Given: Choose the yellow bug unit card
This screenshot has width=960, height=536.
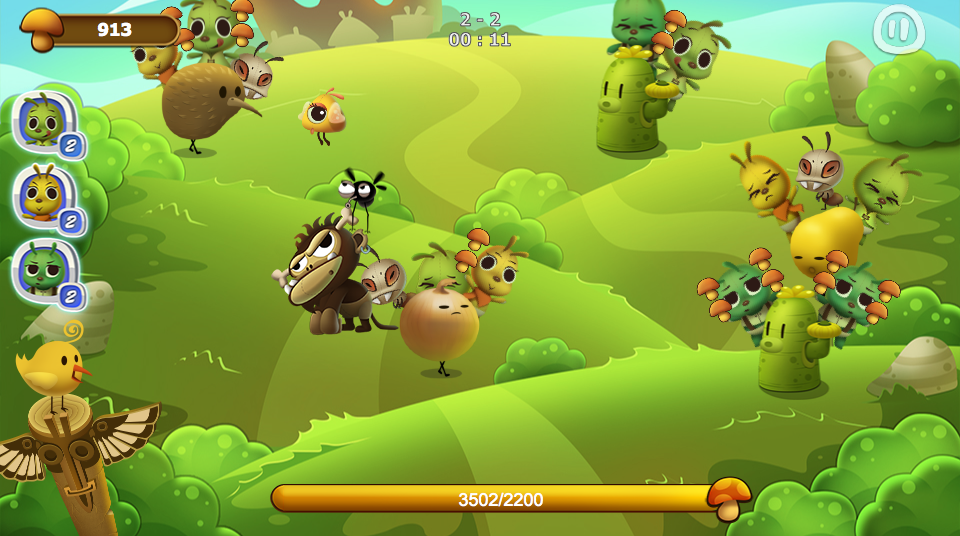Looking at the screenshot, I should [45, 196].
